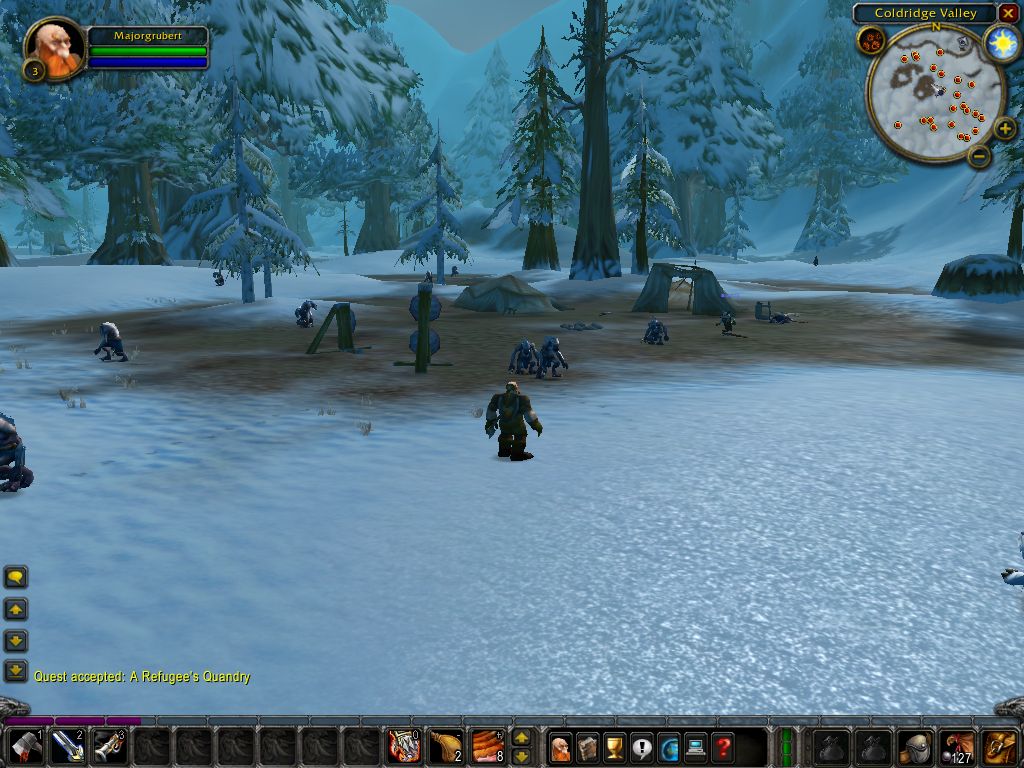Zoom out on the minimap
The height and width of the screenshot is (768, 1024).
pyautogui.click(x=980, y=155)
